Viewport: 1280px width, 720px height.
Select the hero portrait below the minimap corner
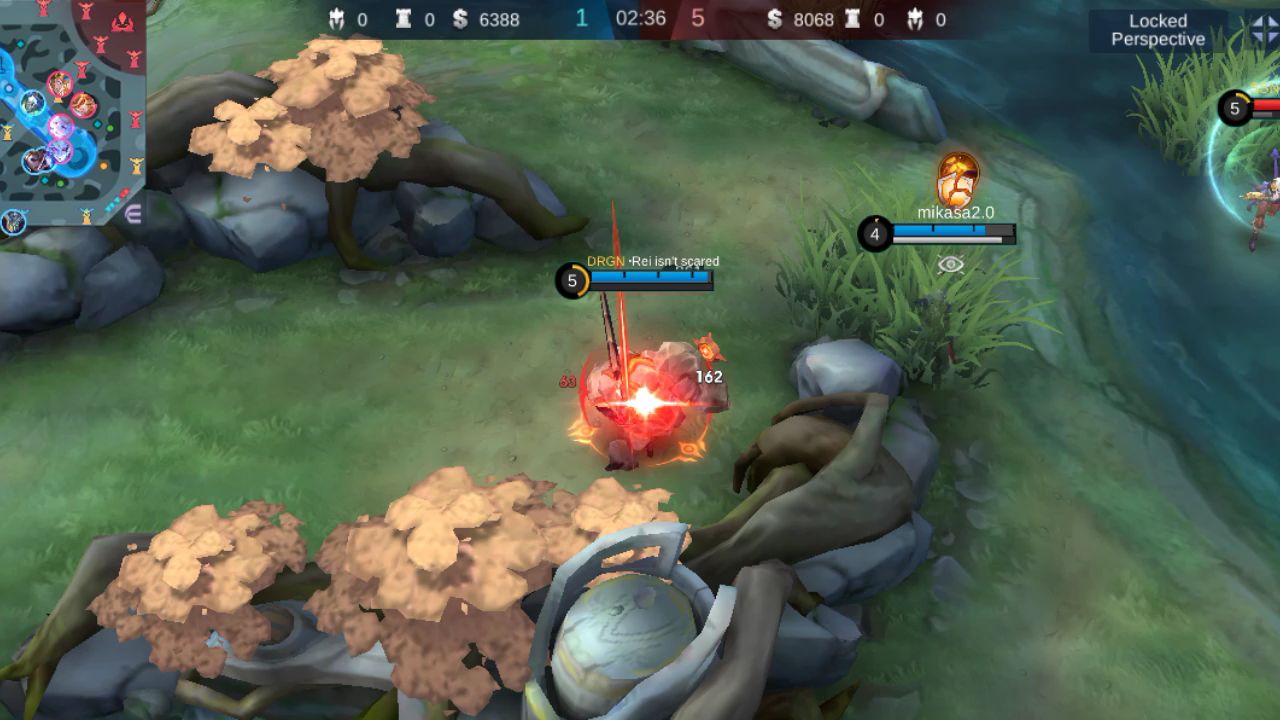(13, 222)
